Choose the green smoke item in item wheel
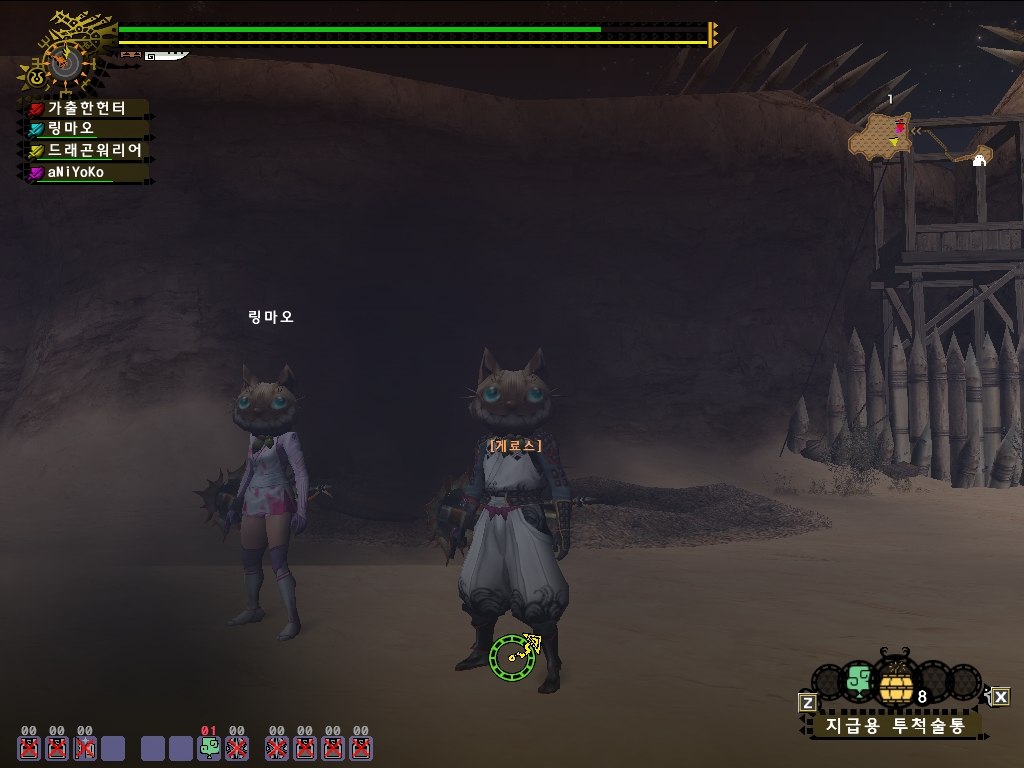The height and width of the screenshot is (768, 1024). point(858,681)
